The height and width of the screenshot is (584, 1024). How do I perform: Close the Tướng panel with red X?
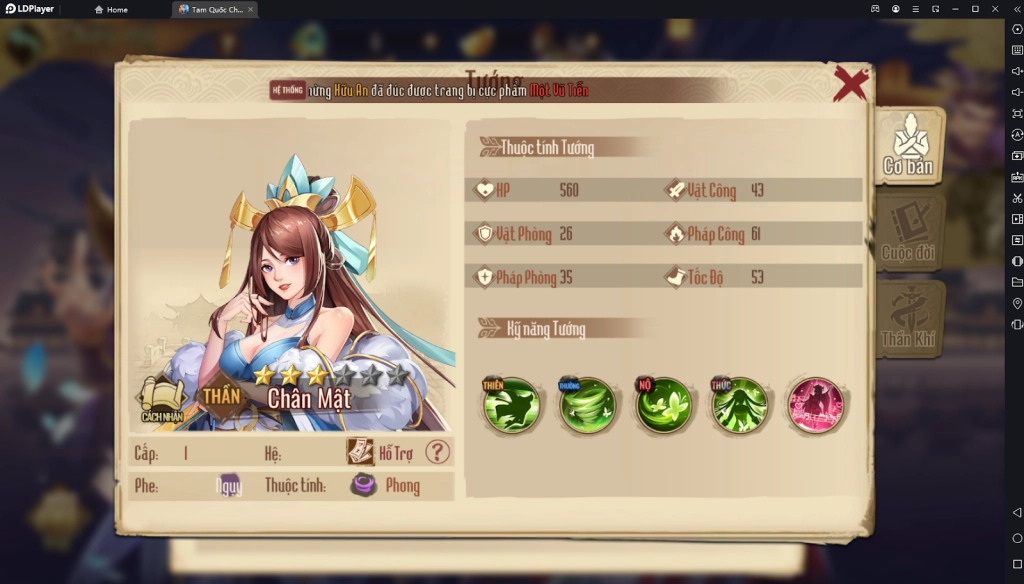coord(850,84)
